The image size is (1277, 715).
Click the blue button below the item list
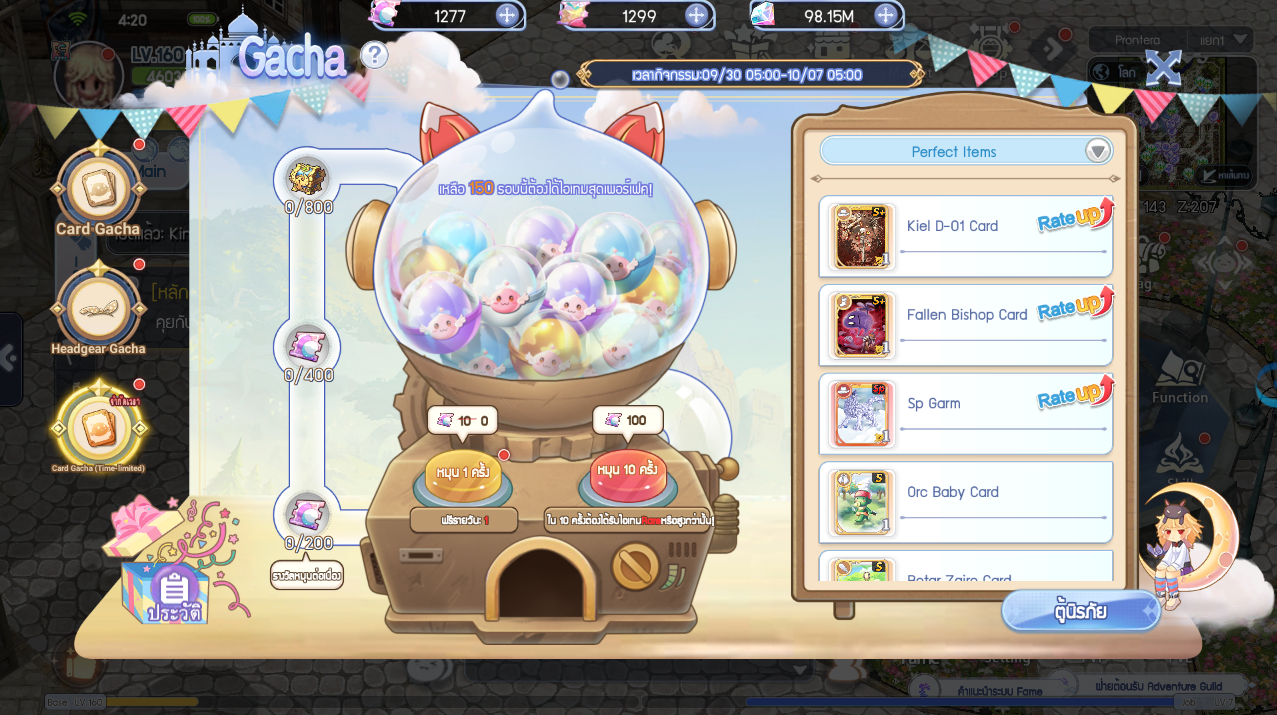tap(1081, 611)
